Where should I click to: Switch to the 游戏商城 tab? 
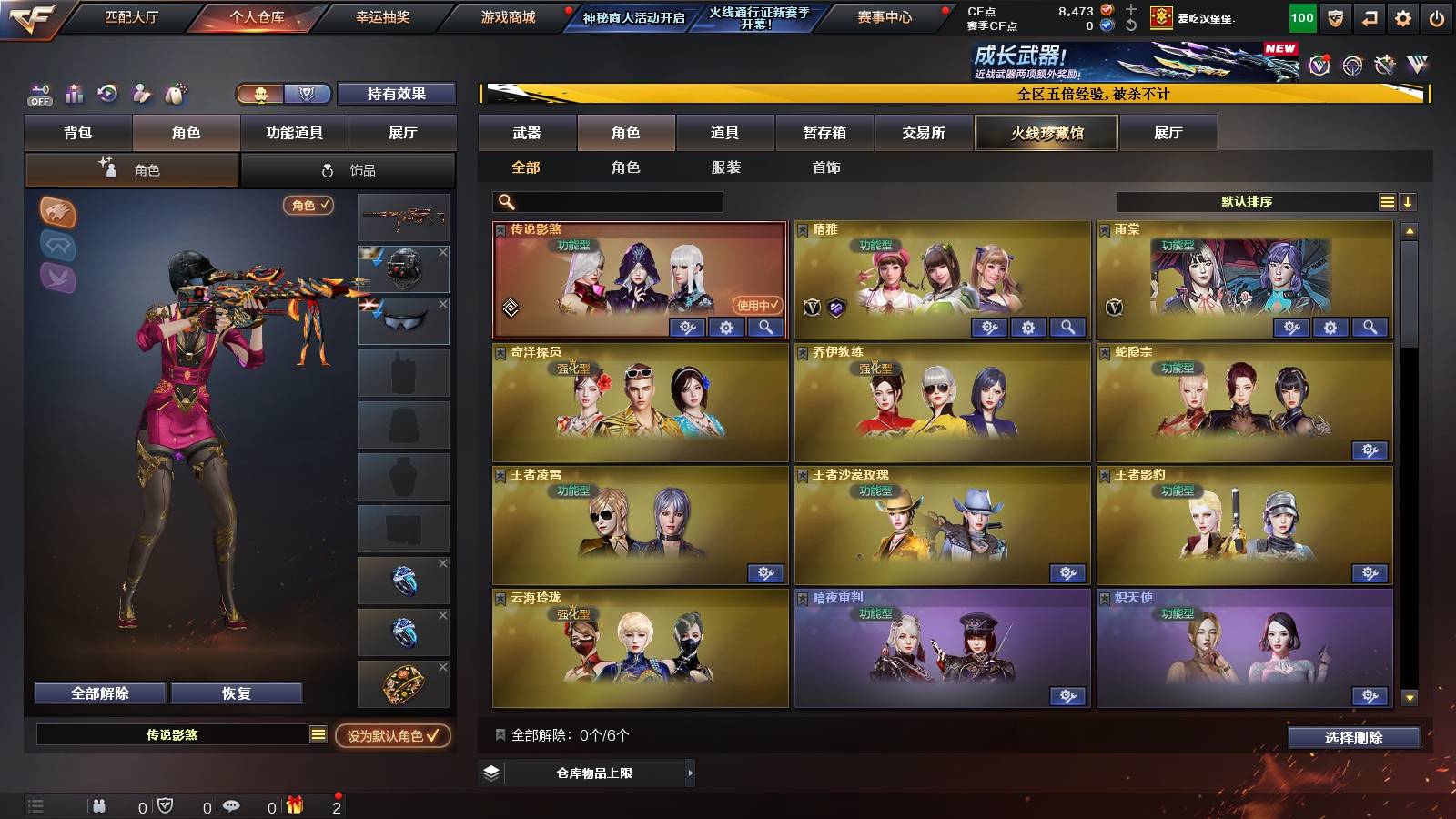coord(506,15)
